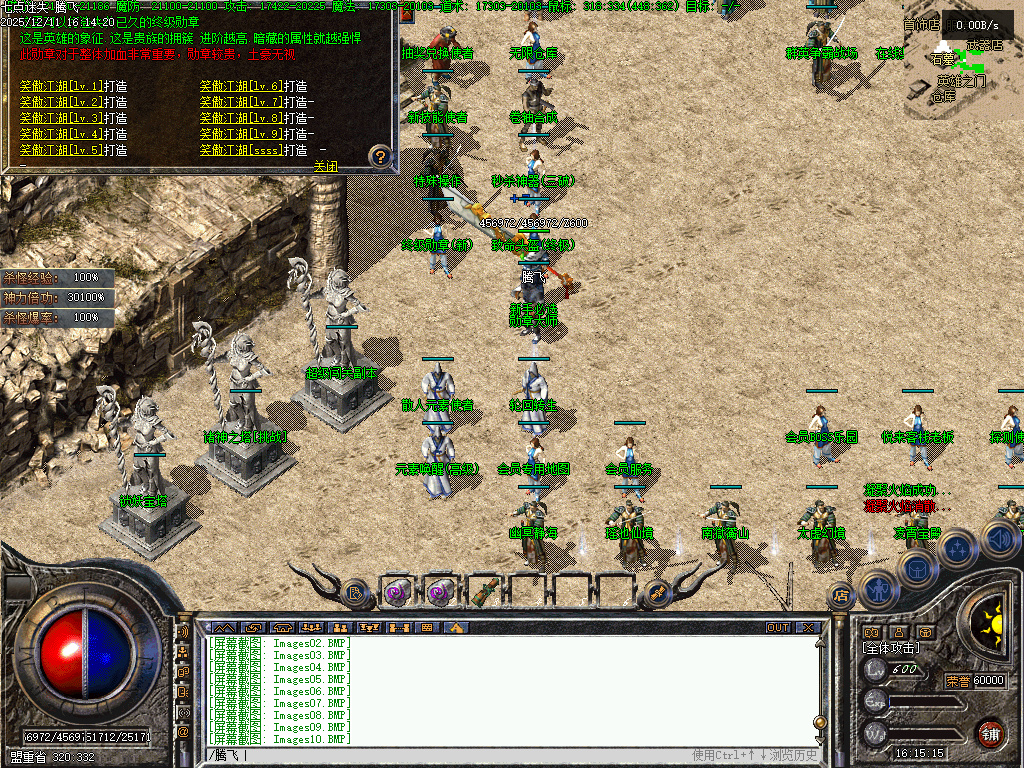
Task: Close the chat window with X
Action: (808, 628)
